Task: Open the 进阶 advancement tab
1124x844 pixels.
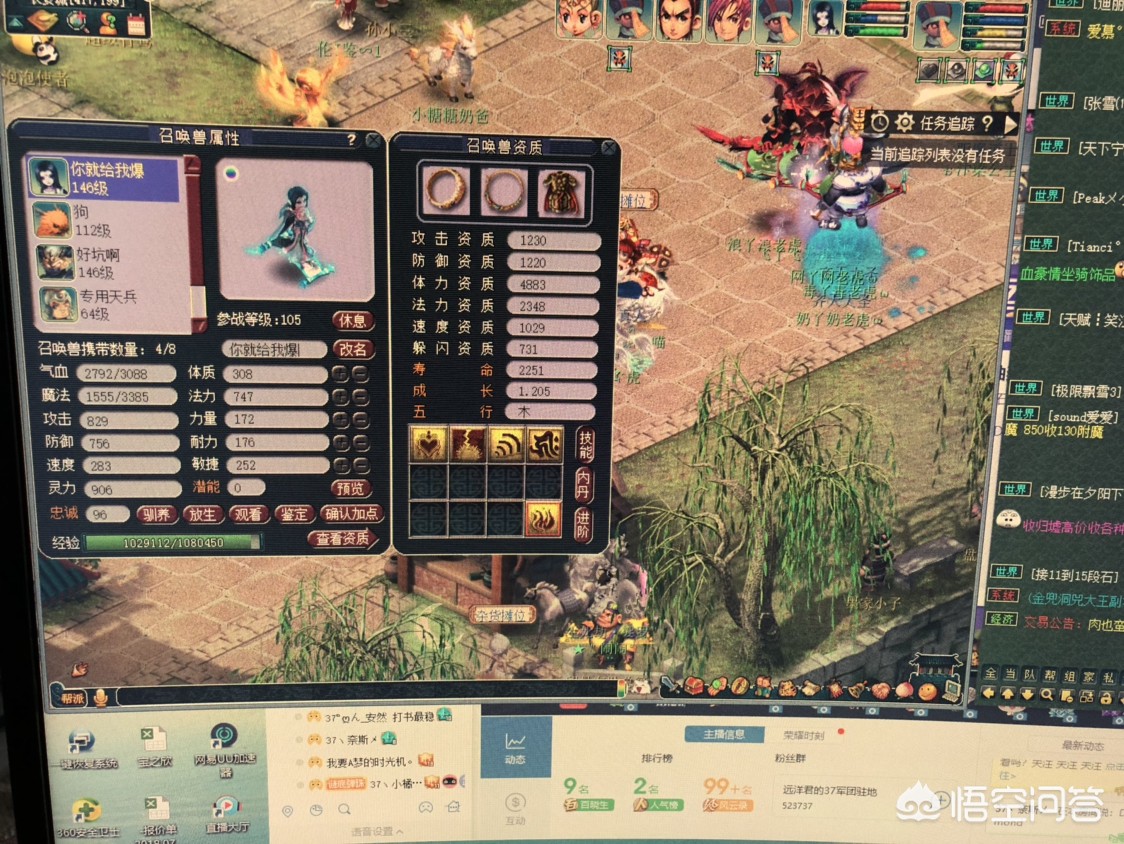Action: pyautogui.click(x=585, y=522)
